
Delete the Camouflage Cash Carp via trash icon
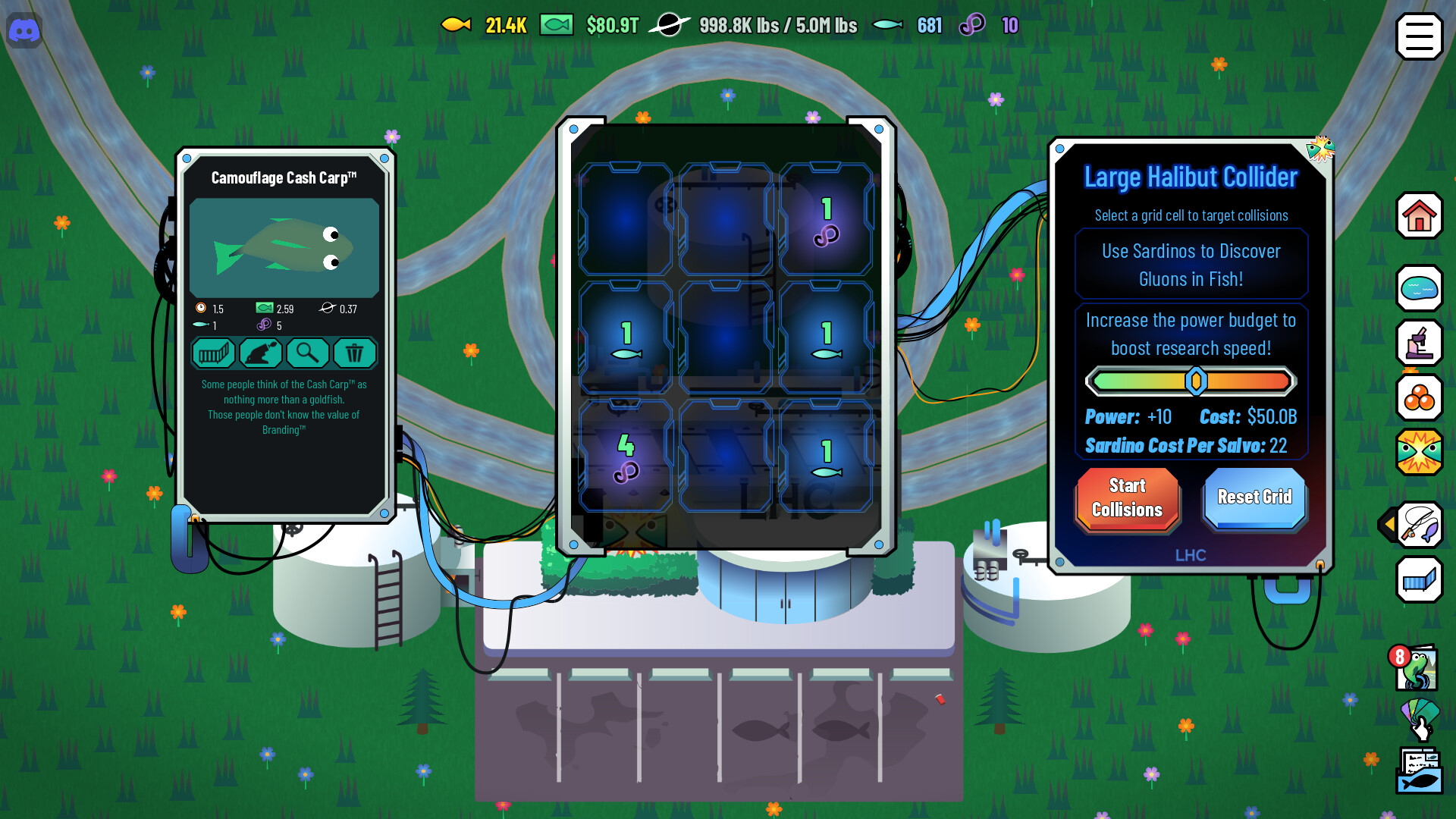(x=355, y=353)
